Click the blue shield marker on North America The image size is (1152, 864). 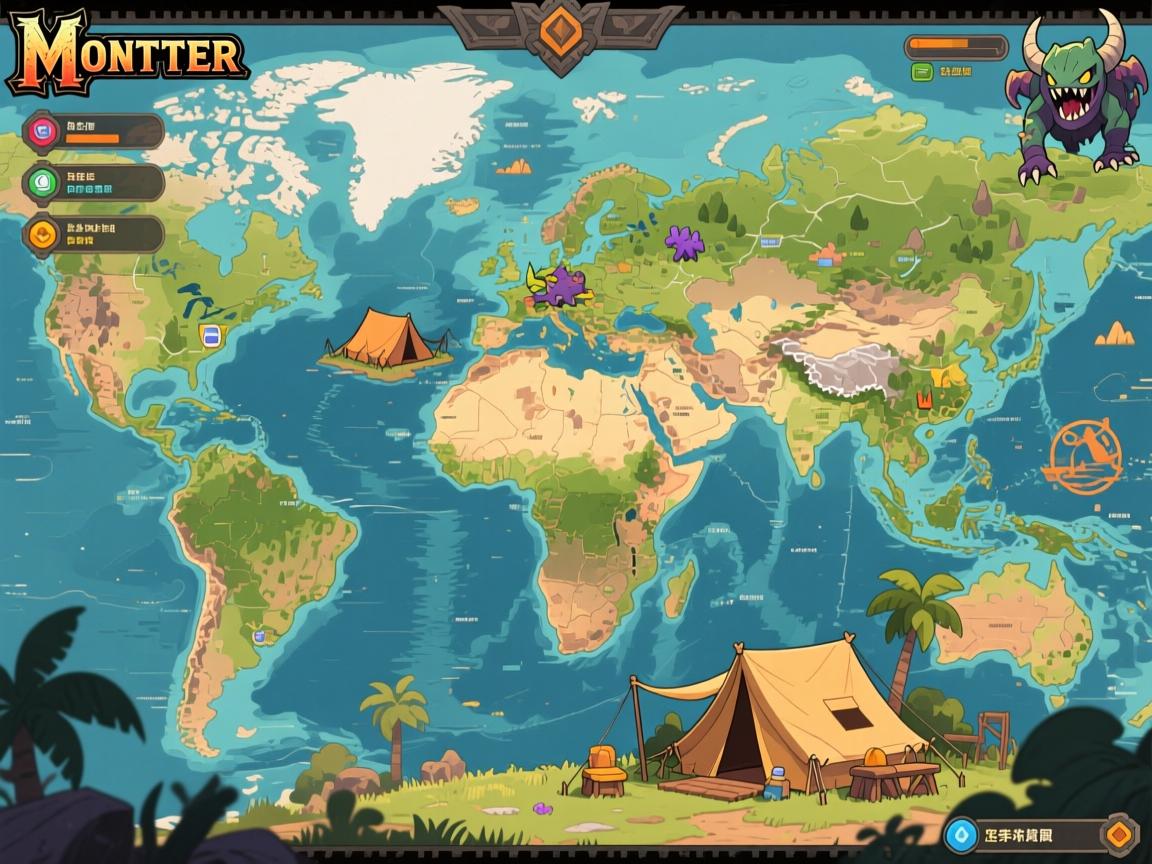[209, 335]
